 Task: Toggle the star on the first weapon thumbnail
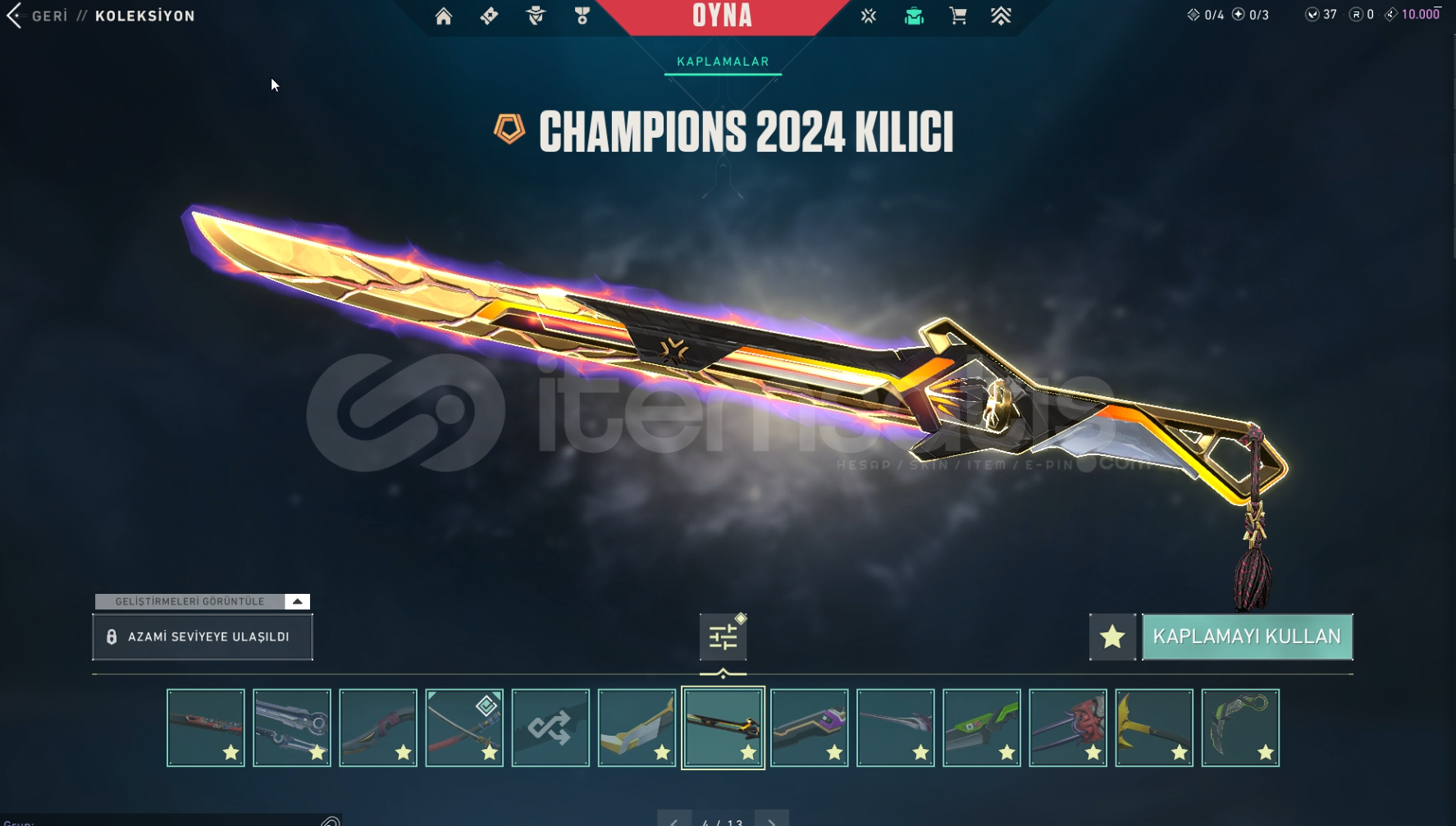230,751
